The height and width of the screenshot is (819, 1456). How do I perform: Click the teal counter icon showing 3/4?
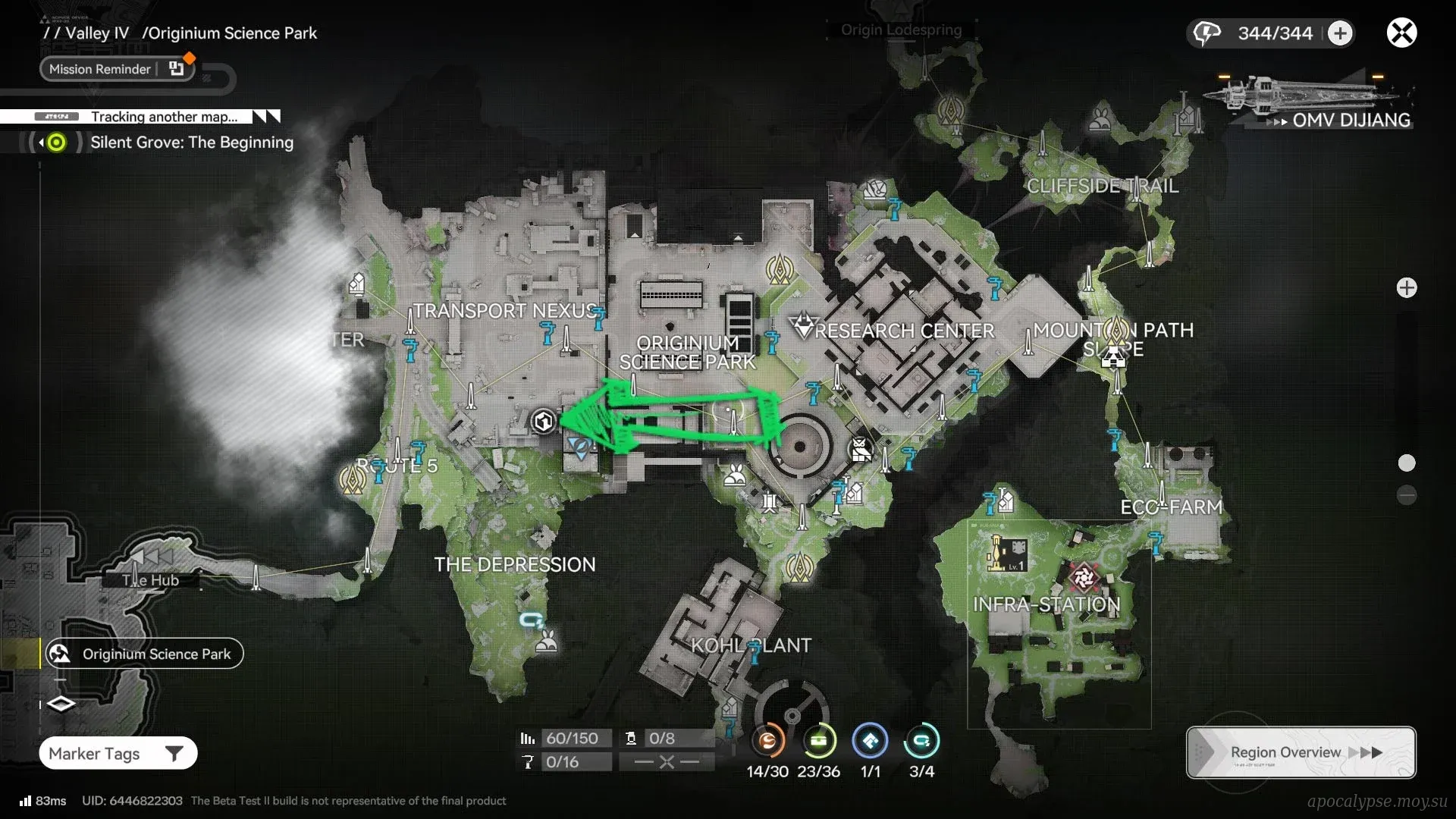tap(921, 741)
